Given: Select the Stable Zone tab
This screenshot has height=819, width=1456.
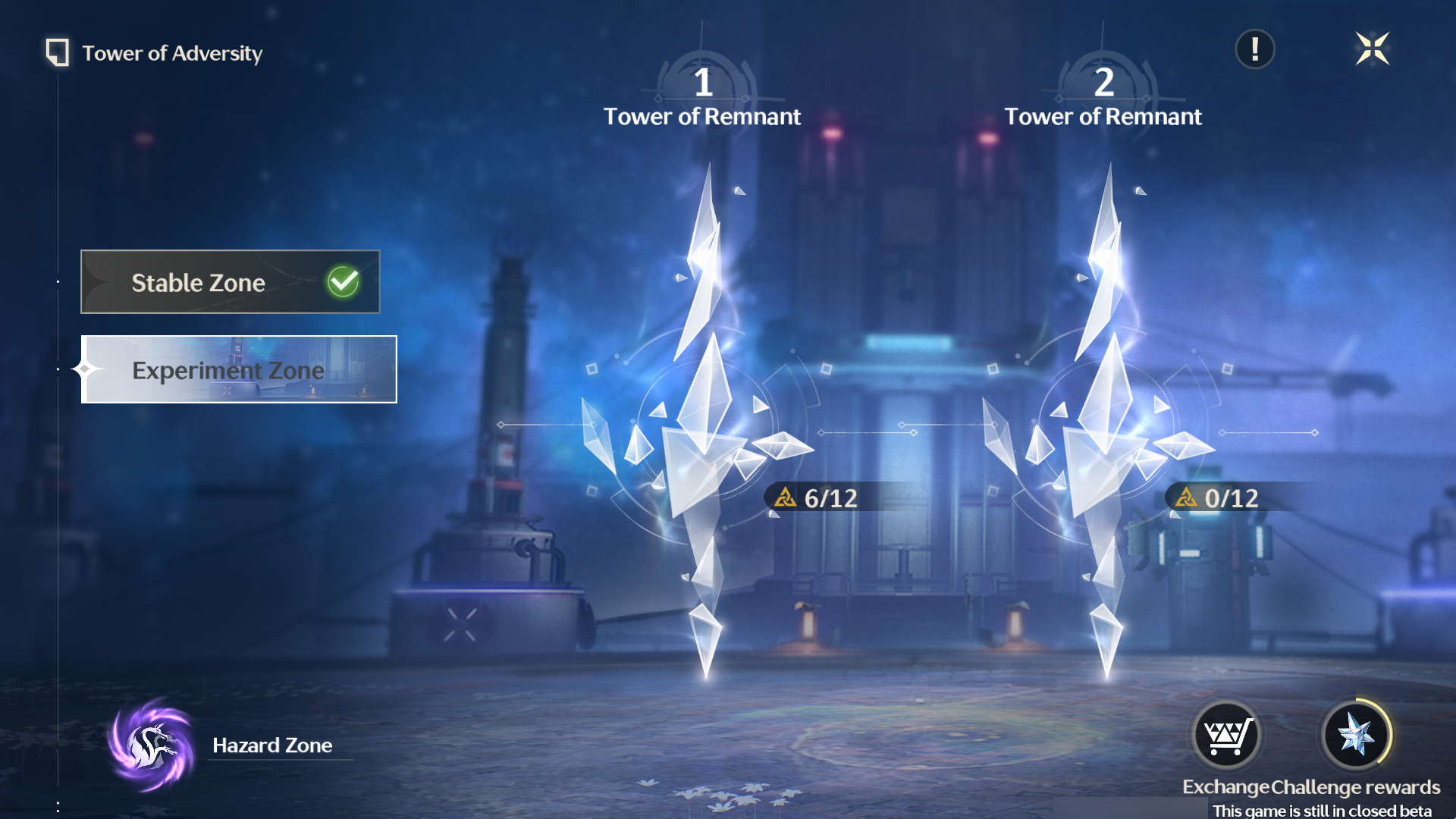Looking at the screenshot, I should (x=230, y=282).
